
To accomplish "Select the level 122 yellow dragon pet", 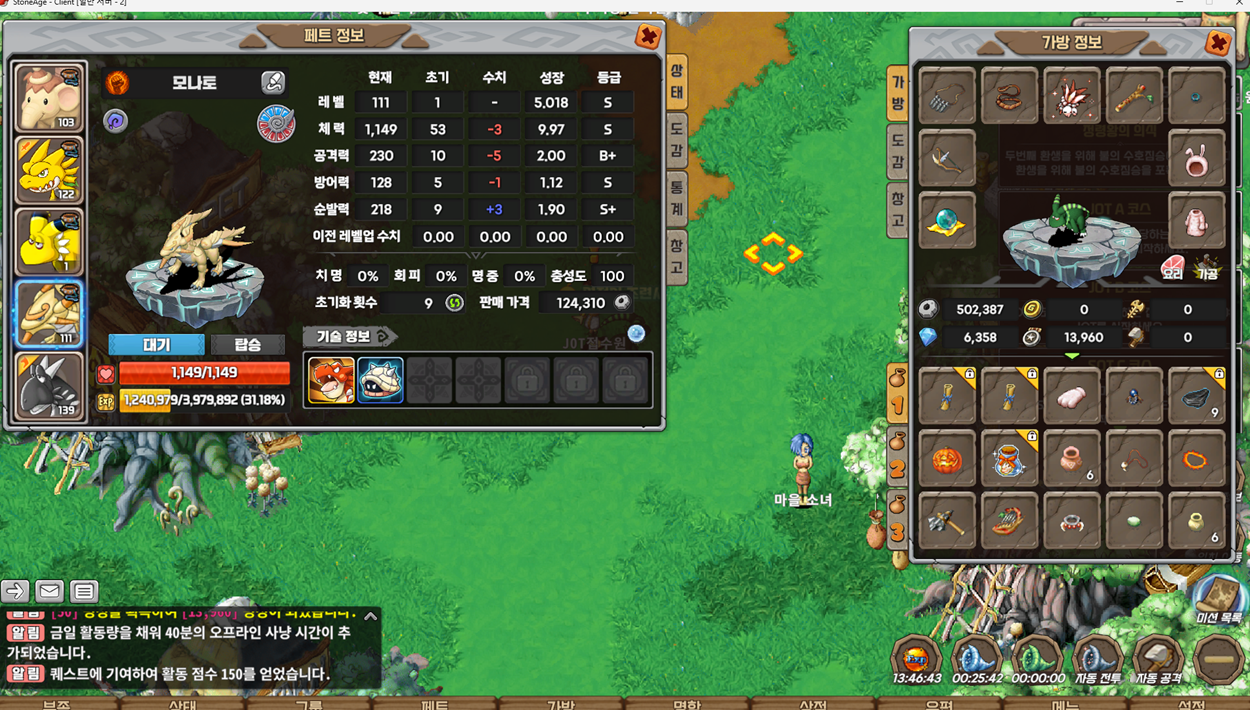I will pos(48,169).
